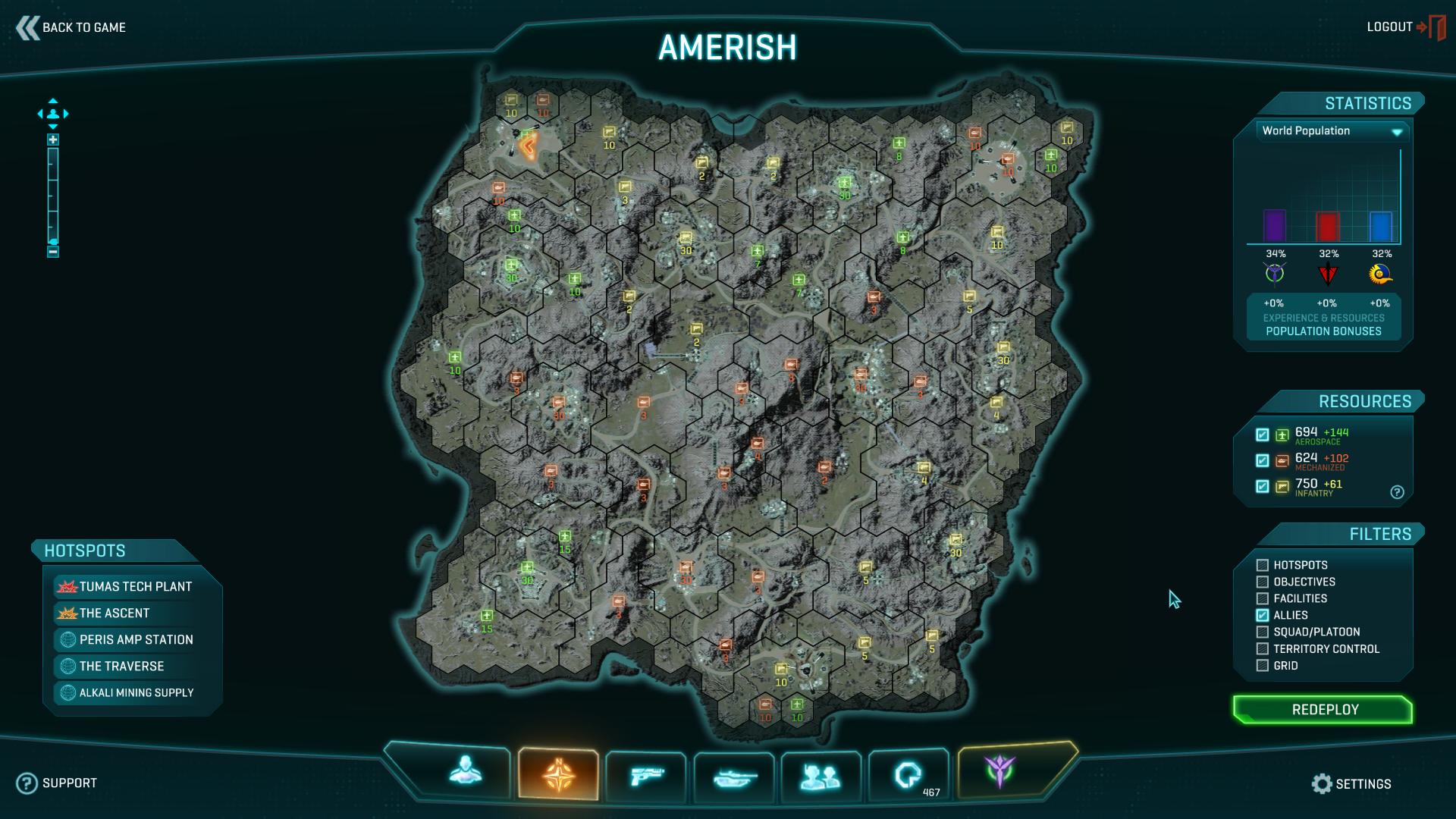Image resolution: width=1456 pixels, height=819 pixels.
Task: Enable the Objectives filter
Action: pos(1263,582)
